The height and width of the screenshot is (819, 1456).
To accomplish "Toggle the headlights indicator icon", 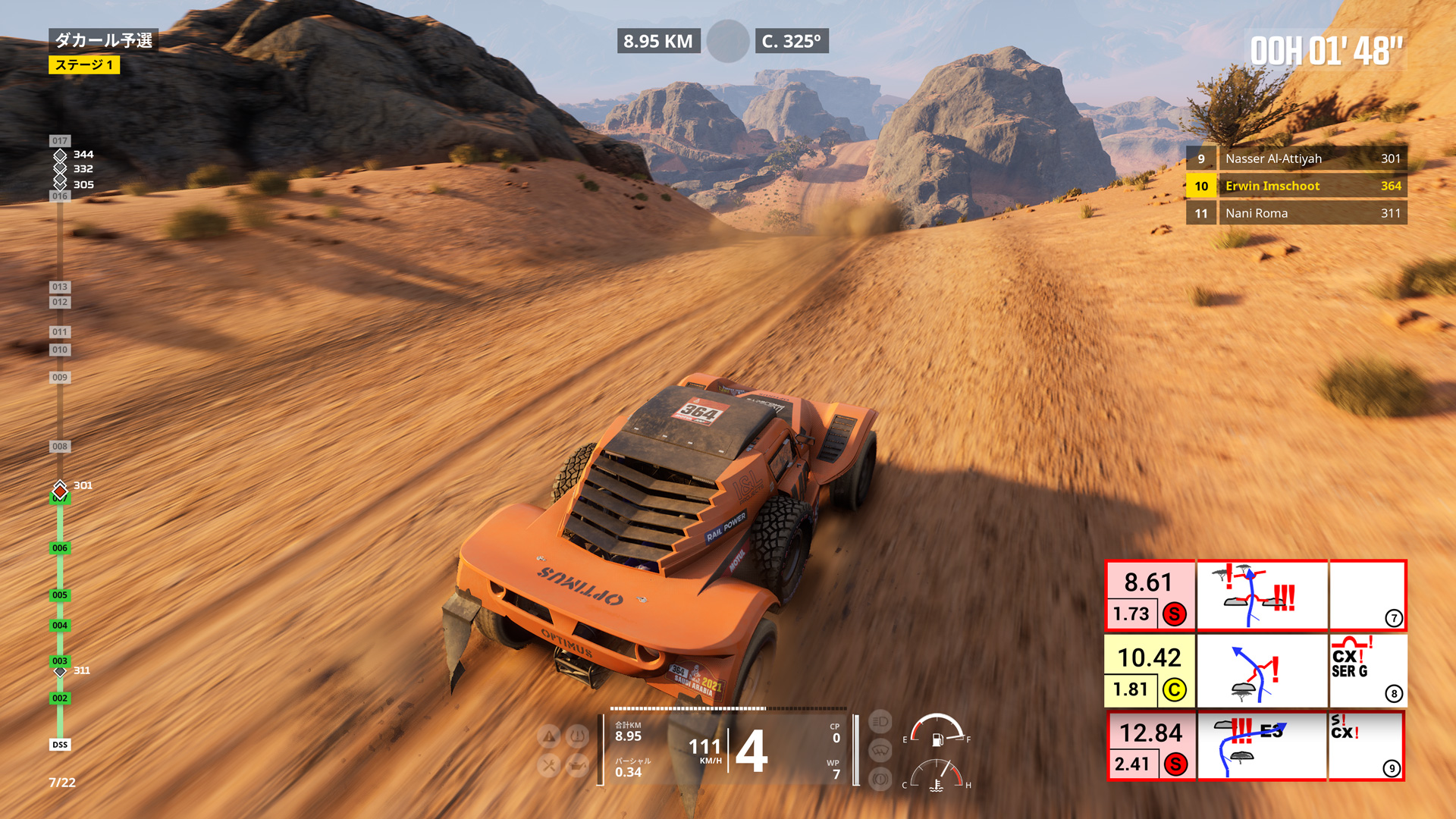I will pos(880,722).
